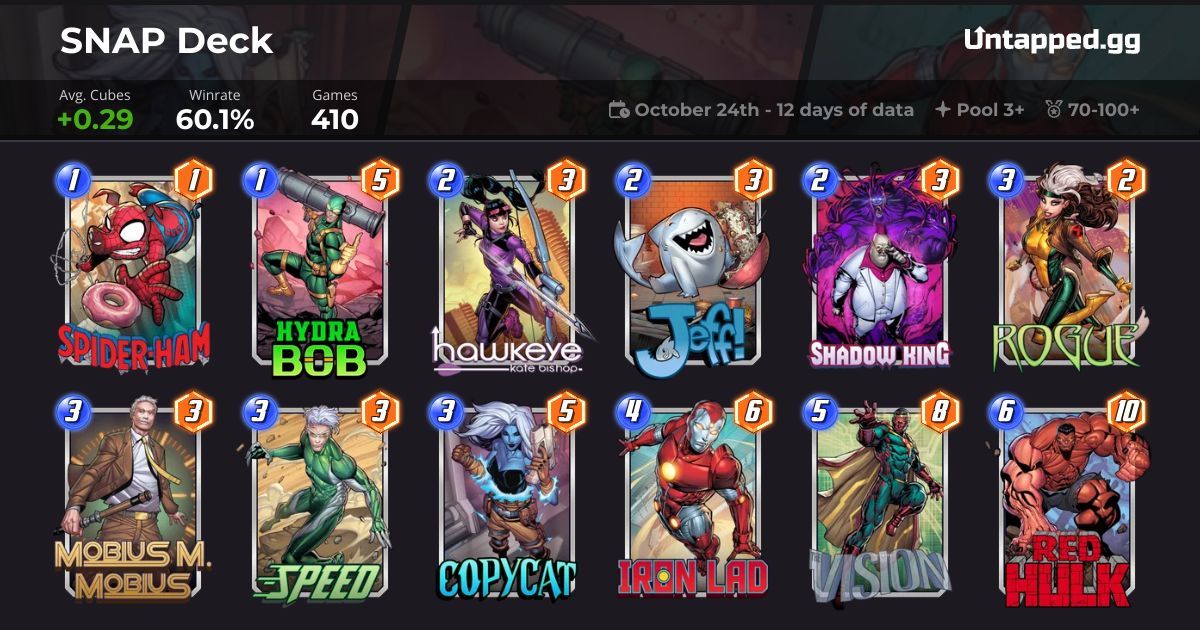Select the Jeff shark card

(694, 270)
